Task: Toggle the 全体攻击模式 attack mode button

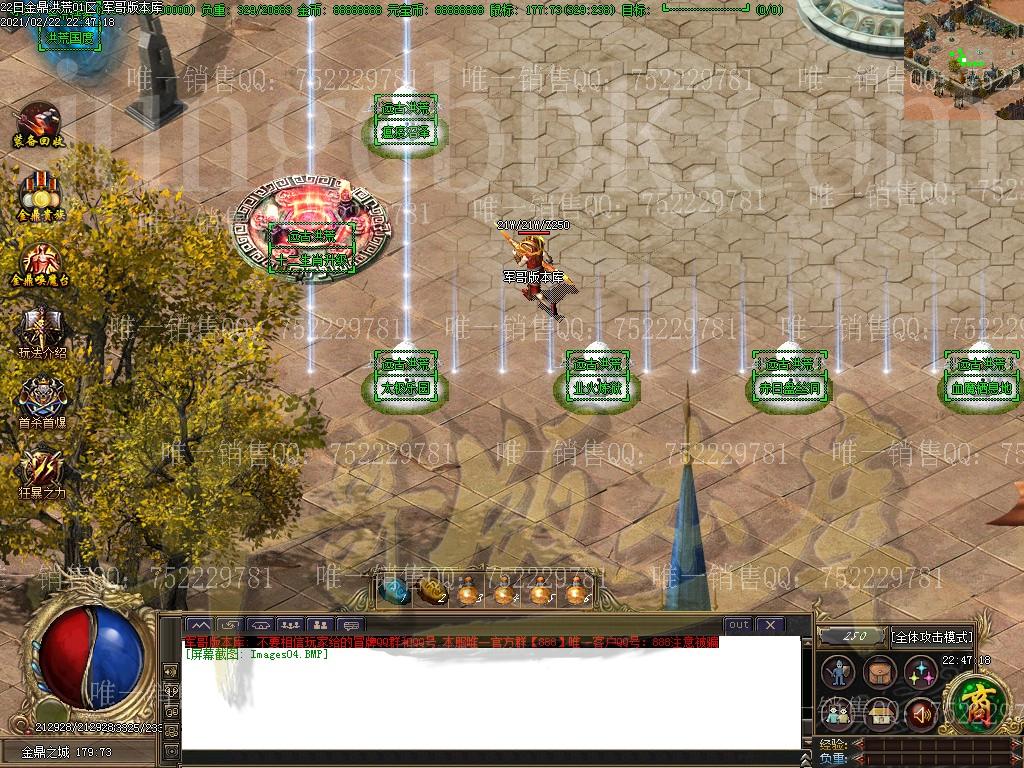Action: tap(931, 636)
